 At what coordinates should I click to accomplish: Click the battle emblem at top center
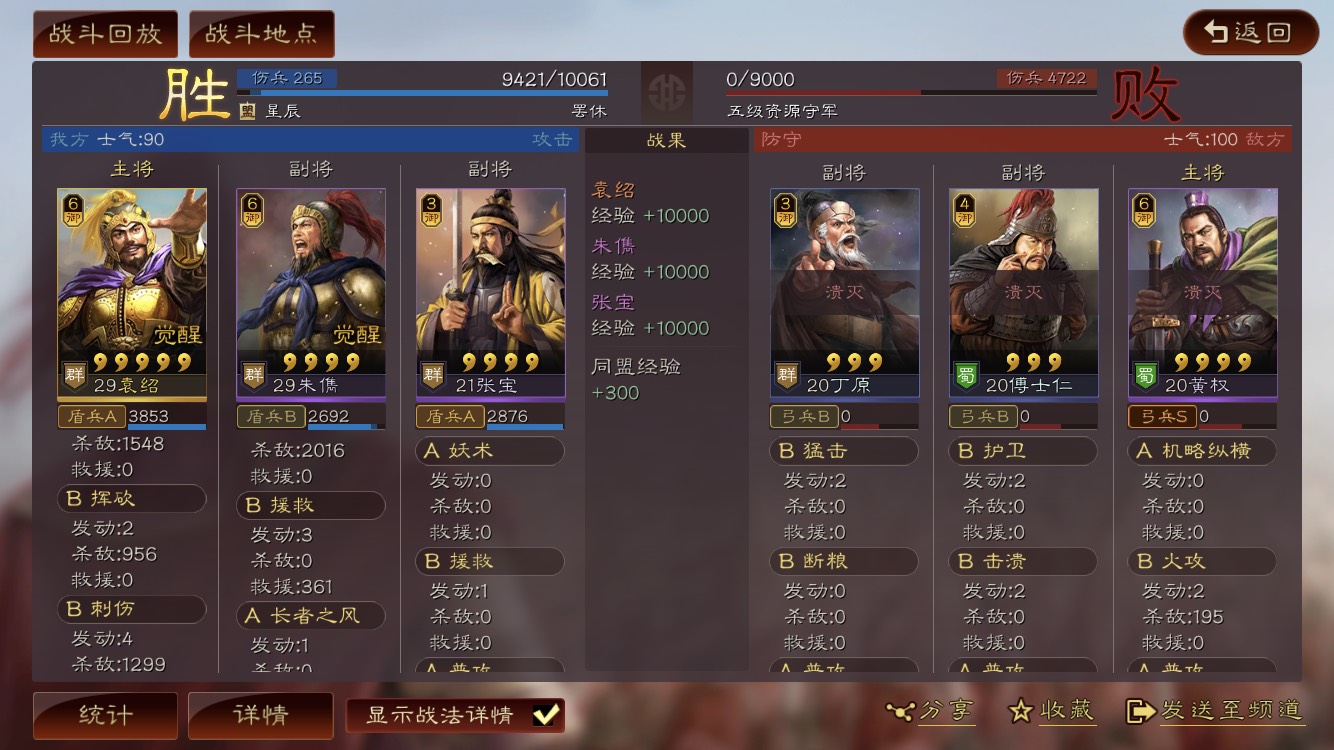coord(667,93)
